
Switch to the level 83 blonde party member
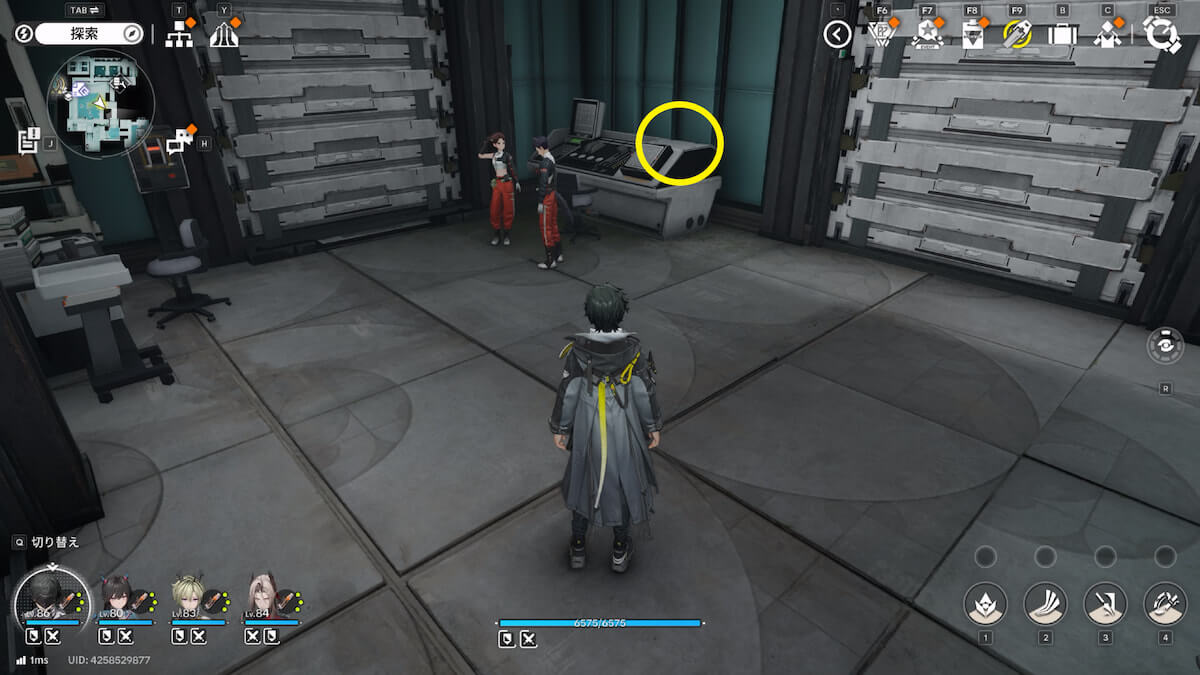[x=188, y=600]
